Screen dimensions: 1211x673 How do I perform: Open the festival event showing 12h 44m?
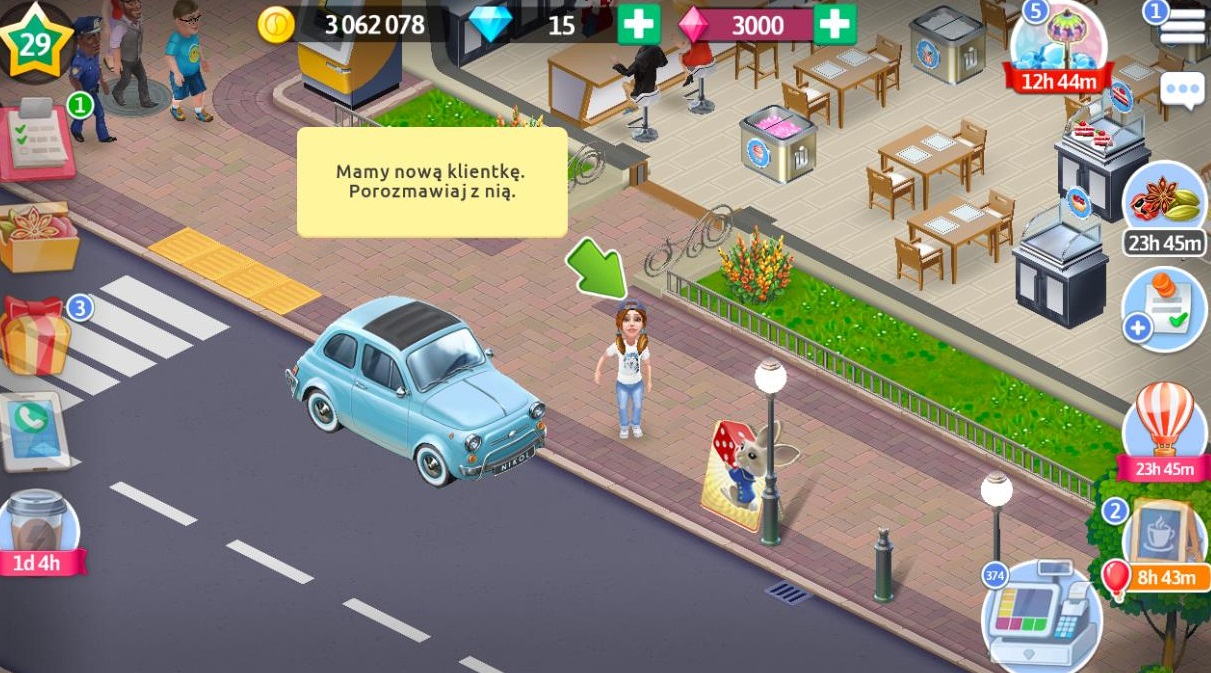(1058, 45)
